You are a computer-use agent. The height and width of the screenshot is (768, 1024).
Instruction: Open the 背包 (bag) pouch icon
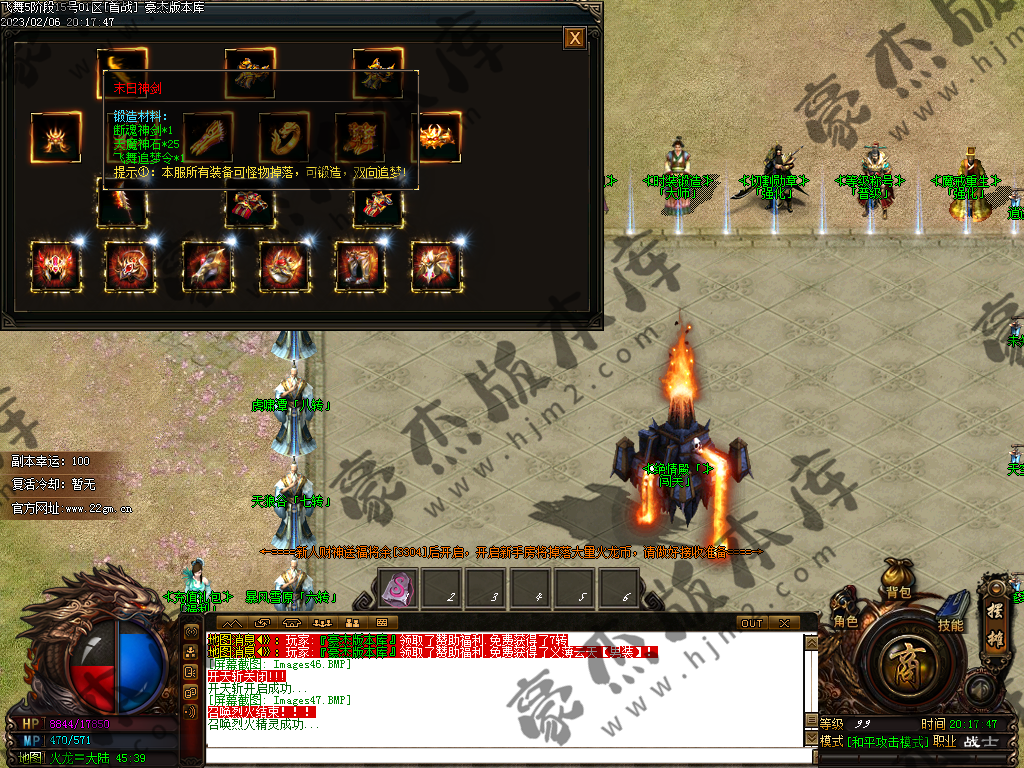(x=897, y=578)
